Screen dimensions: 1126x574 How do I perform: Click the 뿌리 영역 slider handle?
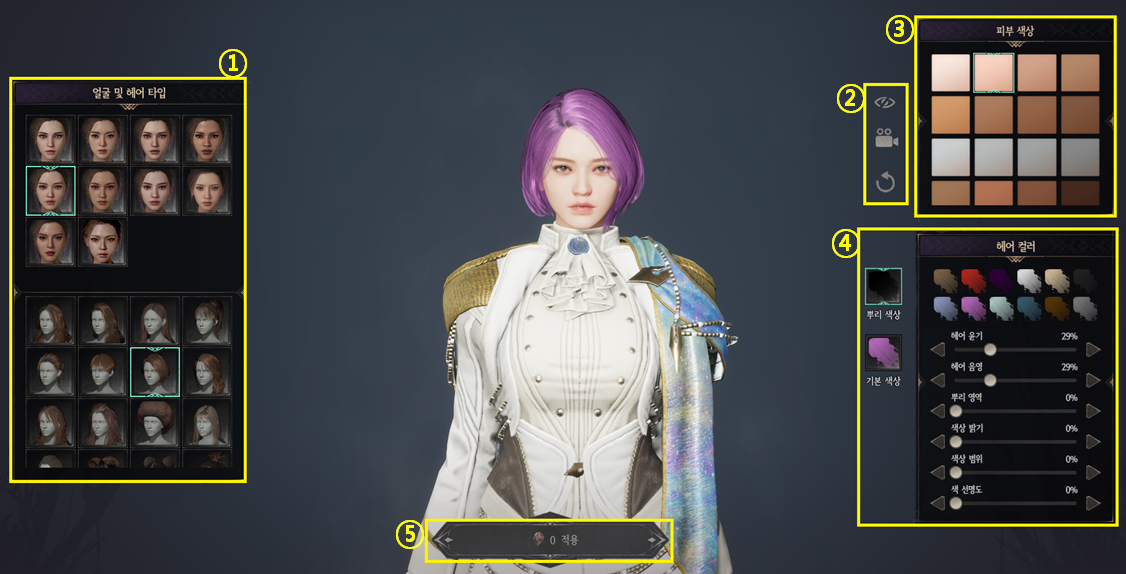coord(955,411)
